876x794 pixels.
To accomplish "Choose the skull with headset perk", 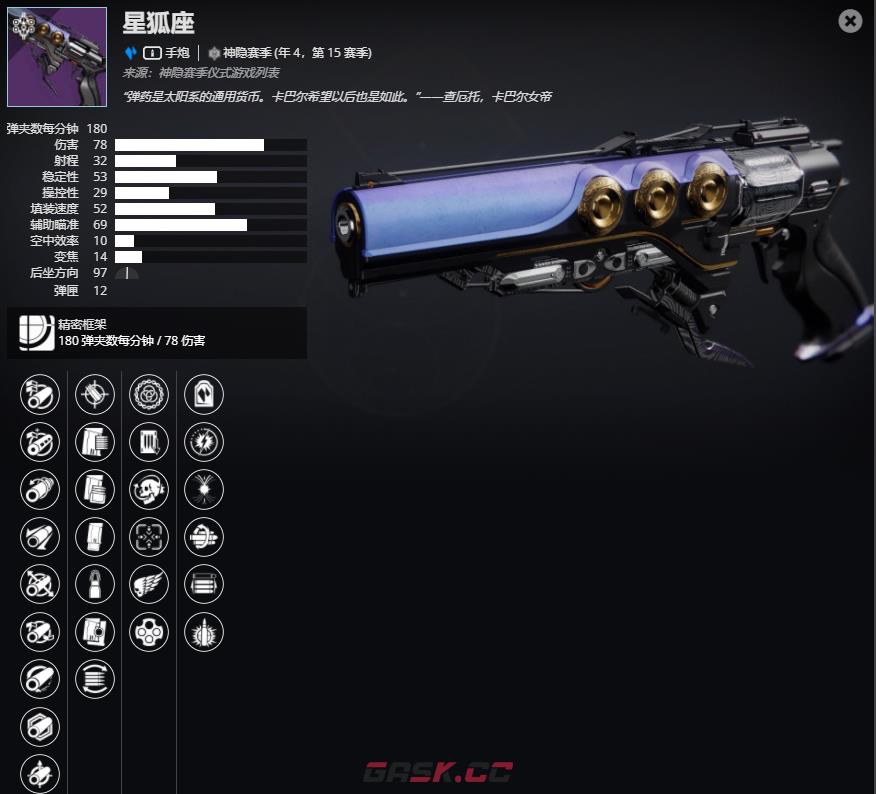I will pos(149,489).
